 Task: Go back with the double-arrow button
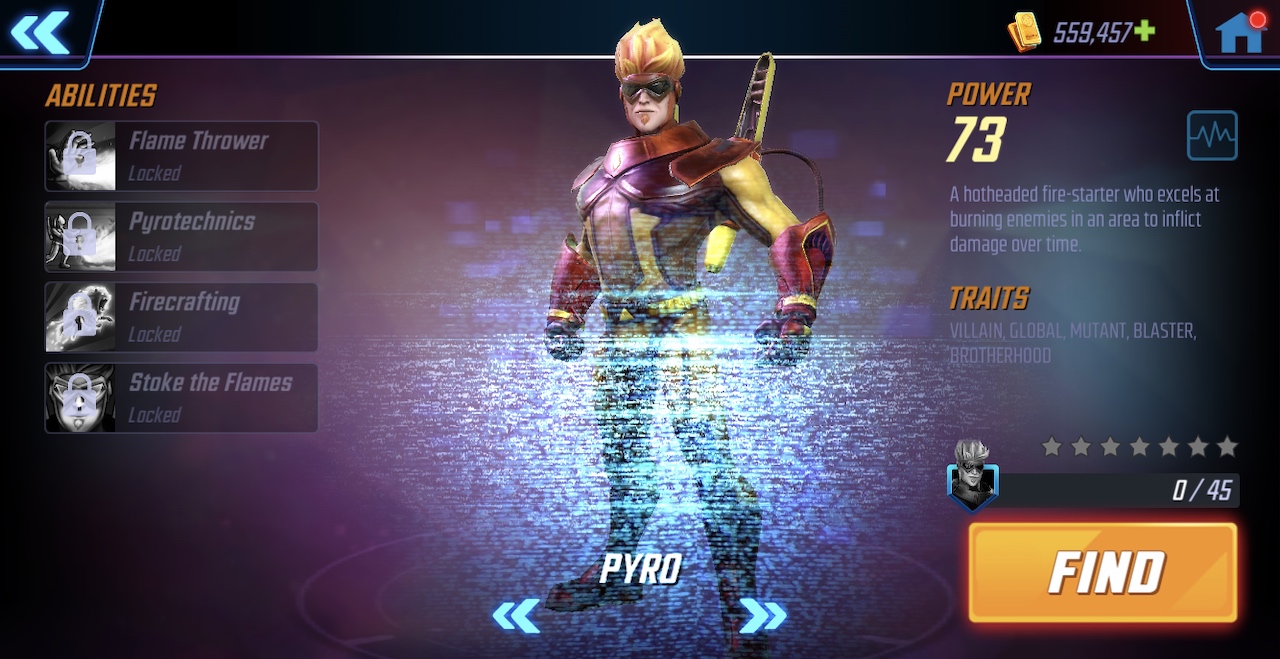(x=40, y=32)
